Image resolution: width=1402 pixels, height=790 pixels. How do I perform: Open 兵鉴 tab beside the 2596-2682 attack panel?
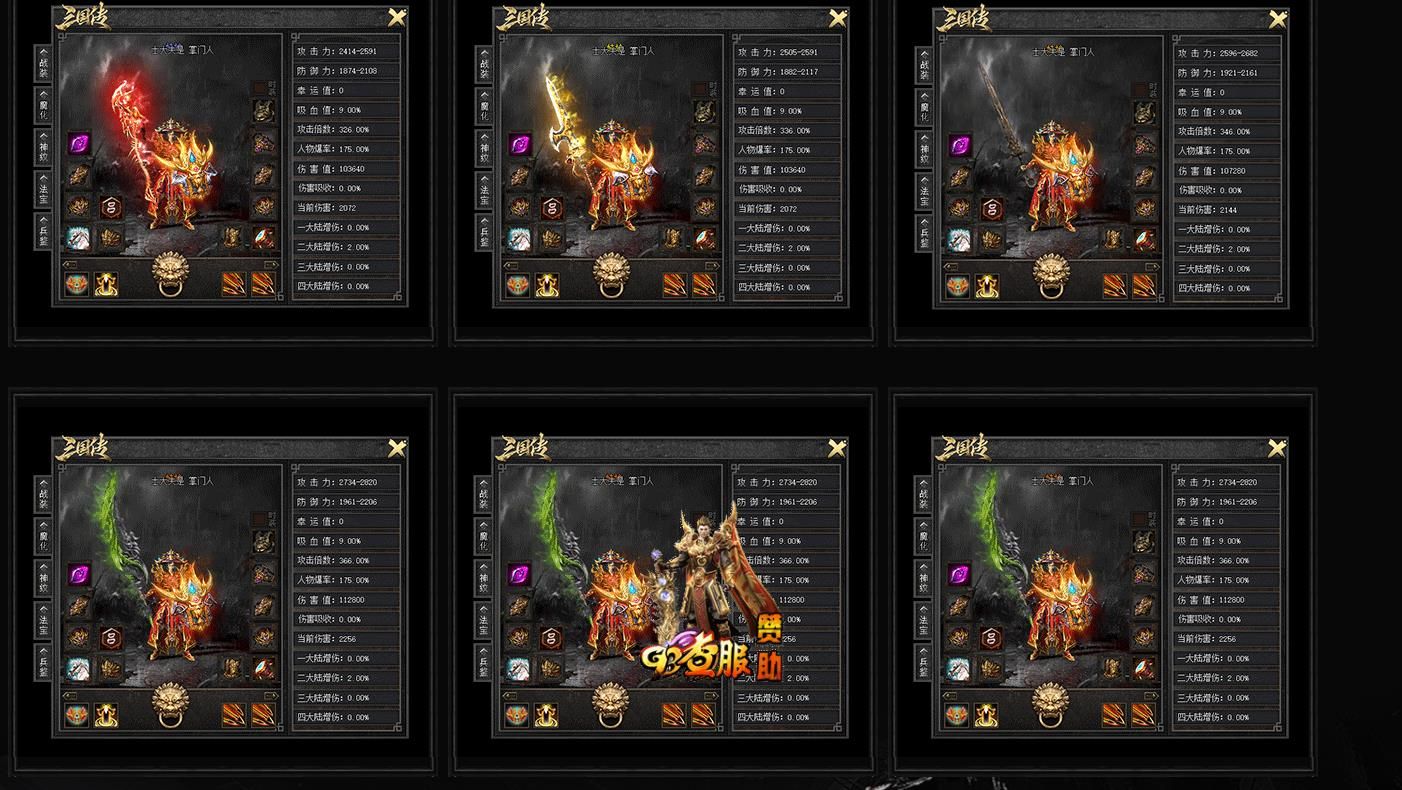[x=924, y=235]
